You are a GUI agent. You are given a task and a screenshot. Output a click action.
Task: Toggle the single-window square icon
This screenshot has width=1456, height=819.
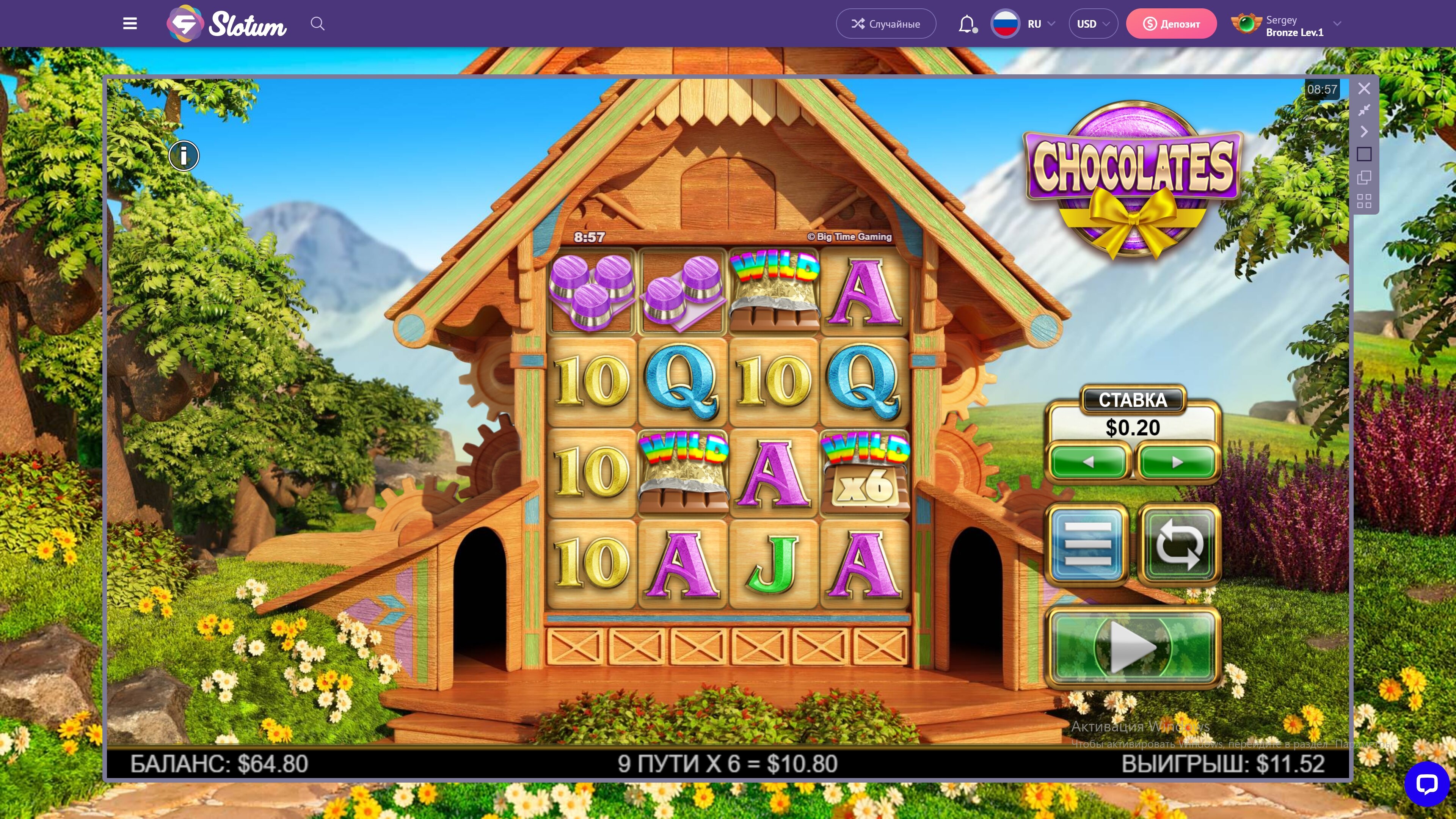click(x=1364, y=154)
